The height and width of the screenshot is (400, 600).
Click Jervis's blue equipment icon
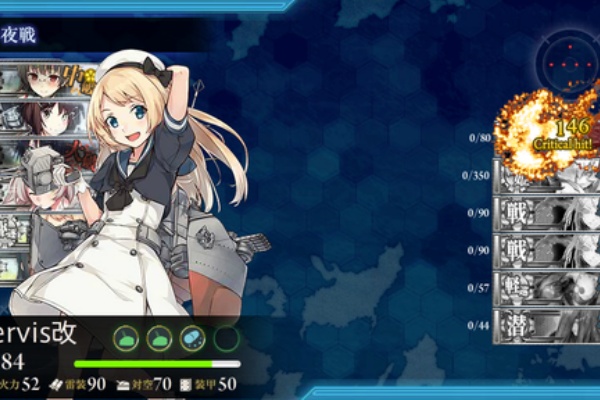(x=191, y=338)
